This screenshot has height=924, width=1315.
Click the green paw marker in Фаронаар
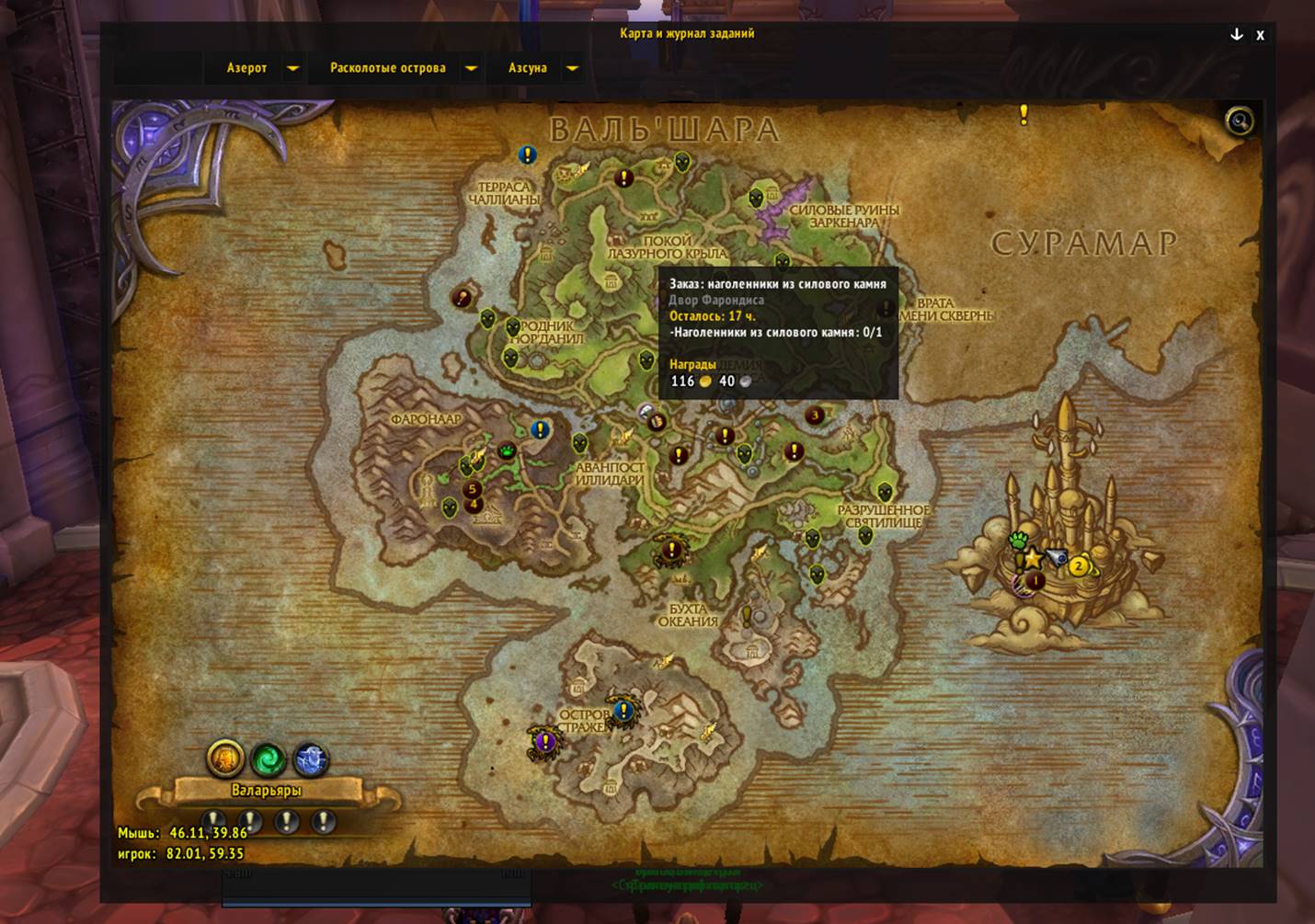(507, 451)
